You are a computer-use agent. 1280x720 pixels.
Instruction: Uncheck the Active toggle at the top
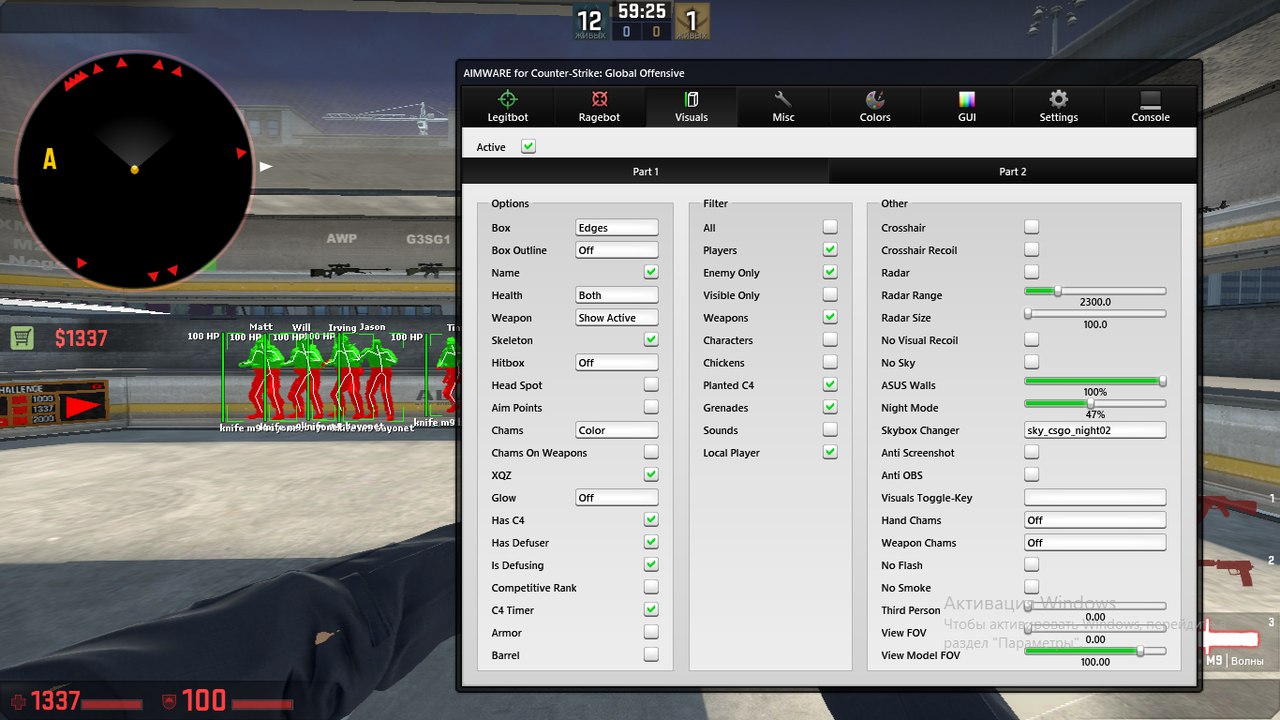pyautogui.click(x=528, y=145)
